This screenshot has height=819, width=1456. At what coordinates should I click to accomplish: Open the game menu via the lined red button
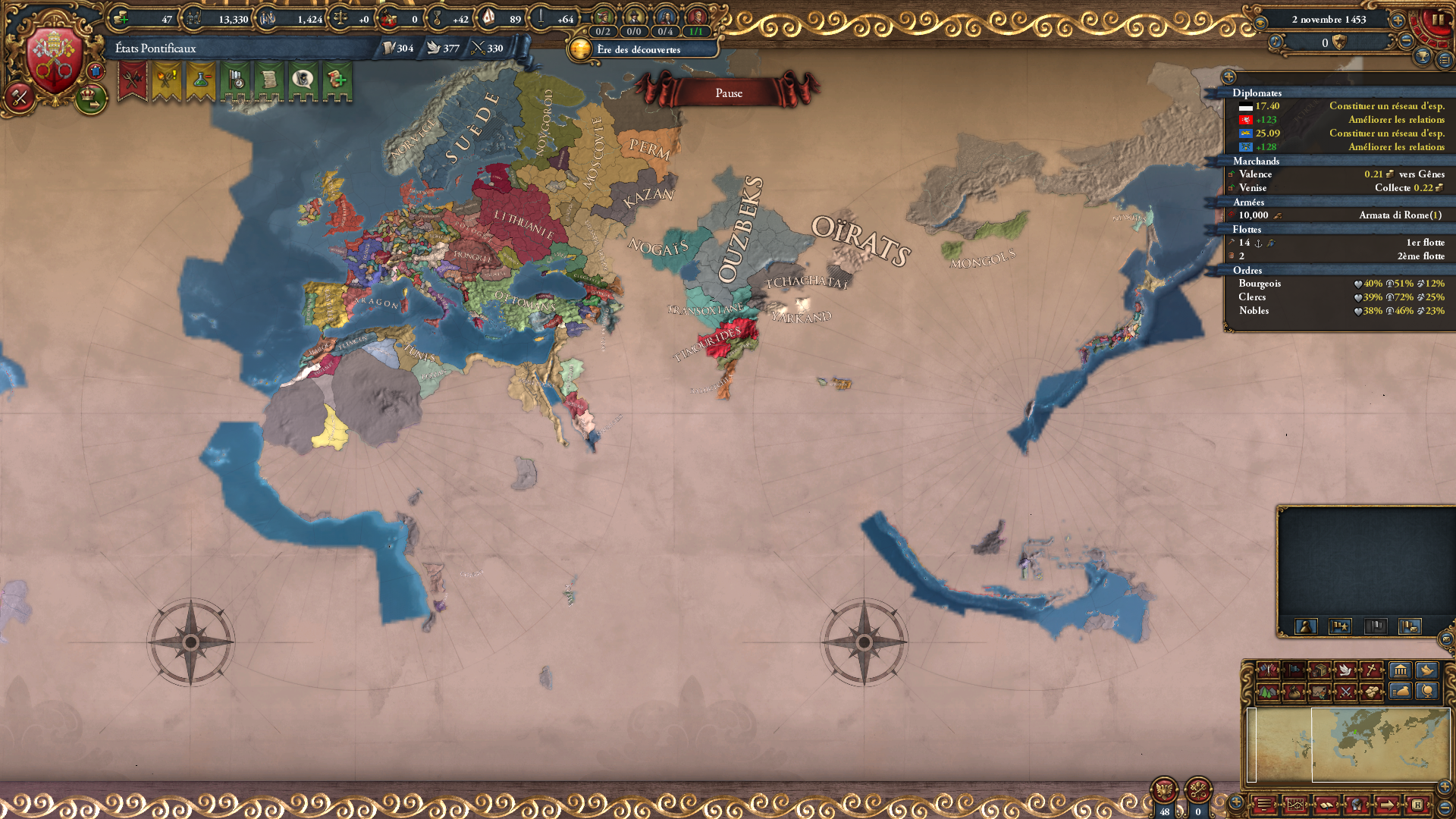point(1264,805)
